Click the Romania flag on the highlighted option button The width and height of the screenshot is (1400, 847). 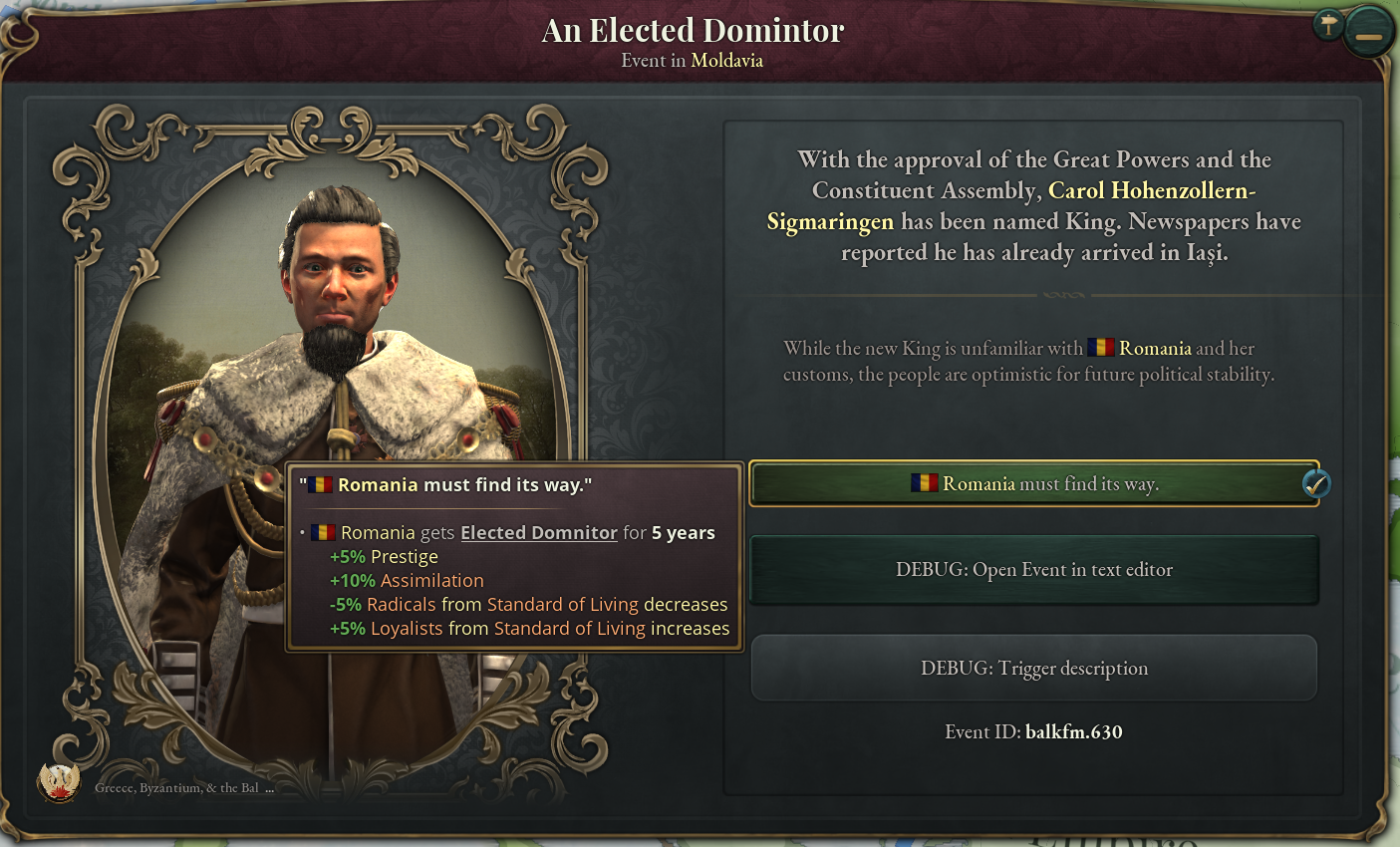point(923,484)
